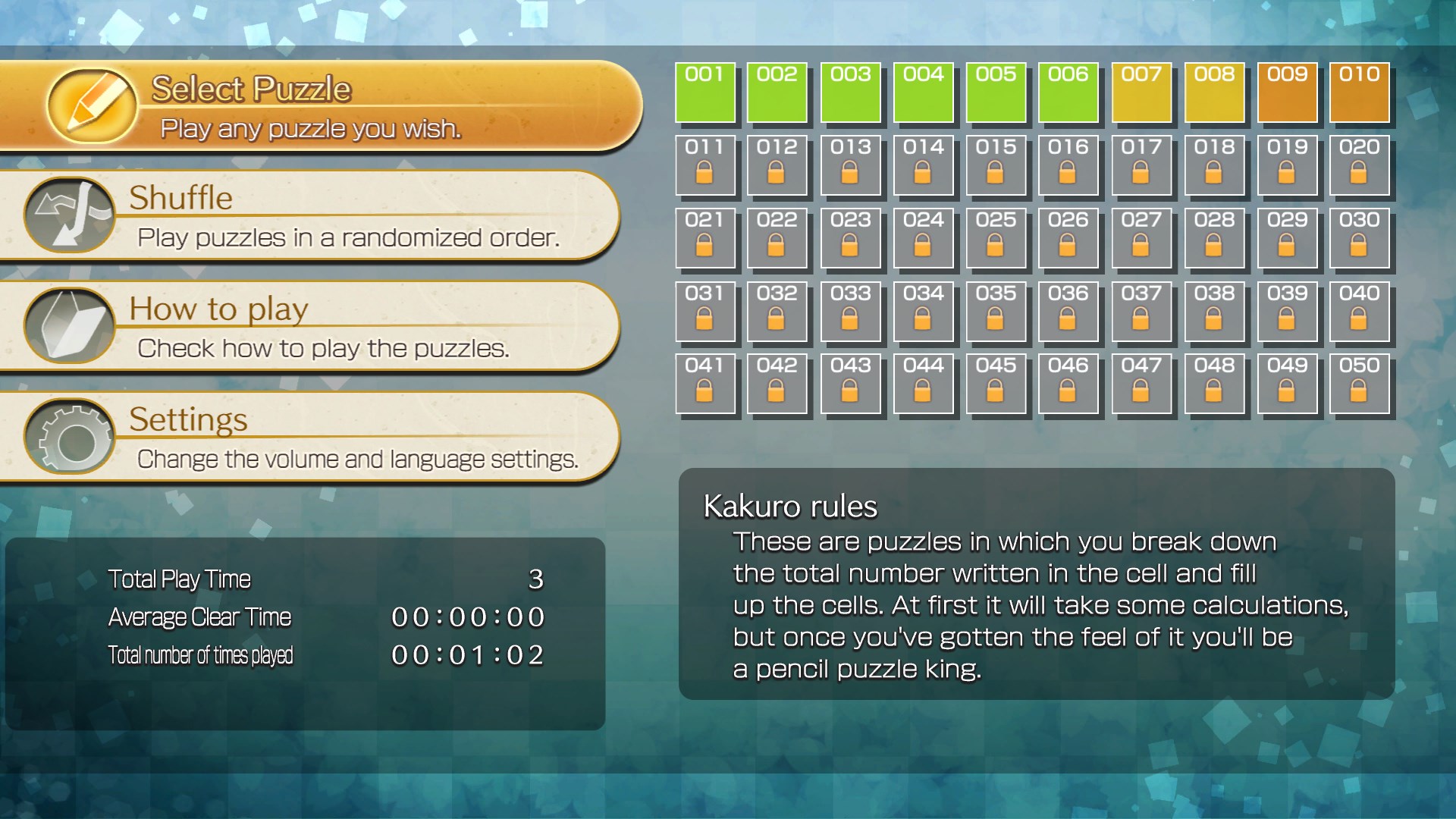This screenshot has width=1456, height=819.
Task: Select puzzle 001 tile
Action: (x=705, y=93)
